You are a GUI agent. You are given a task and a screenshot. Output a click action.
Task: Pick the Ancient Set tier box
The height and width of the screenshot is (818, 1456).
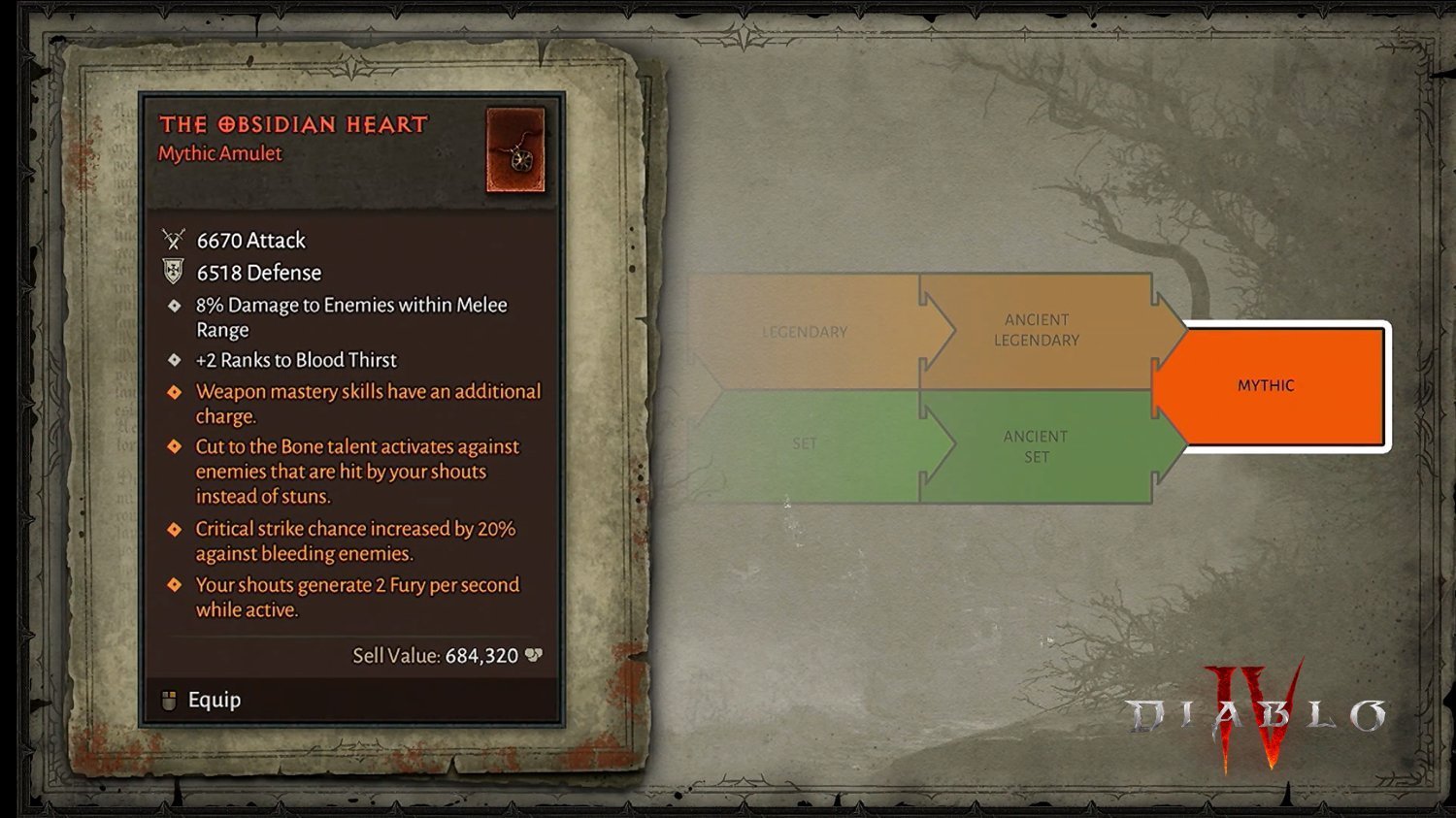(x=1037, y=446)
